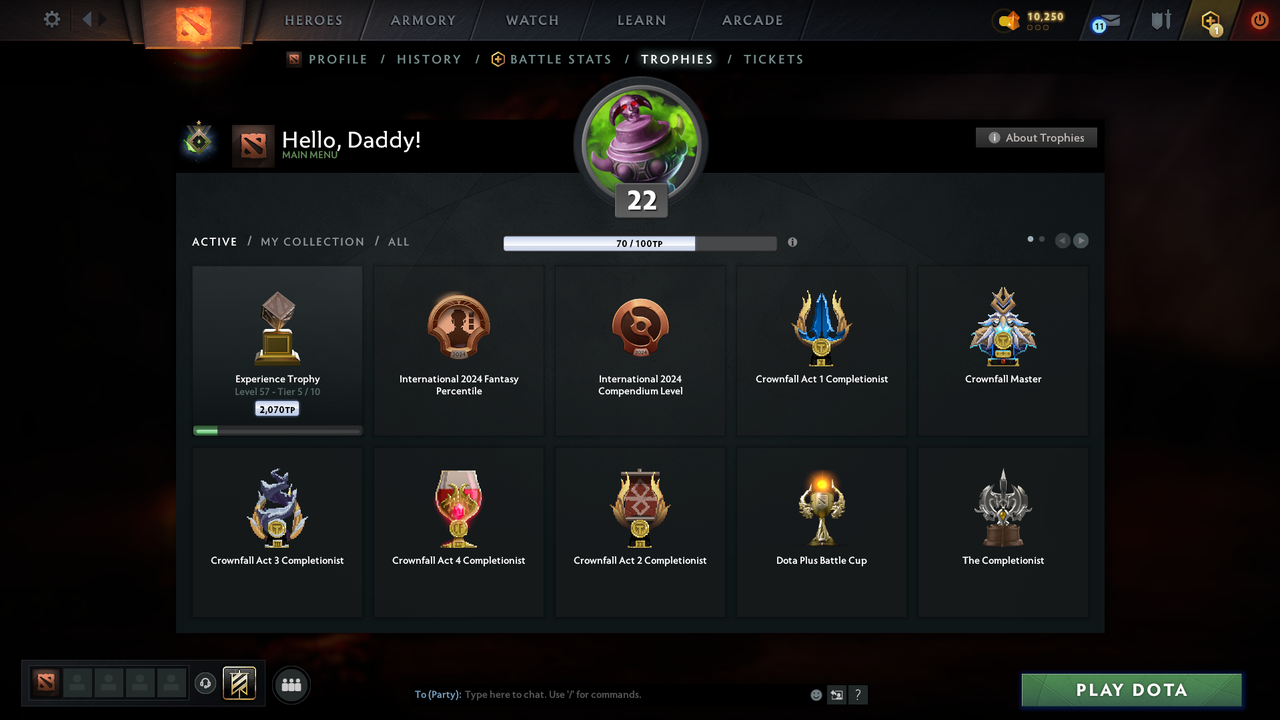
Task: Switch to the ALL trophies filter
Action: pyautogui.click(x=398, y=241)
